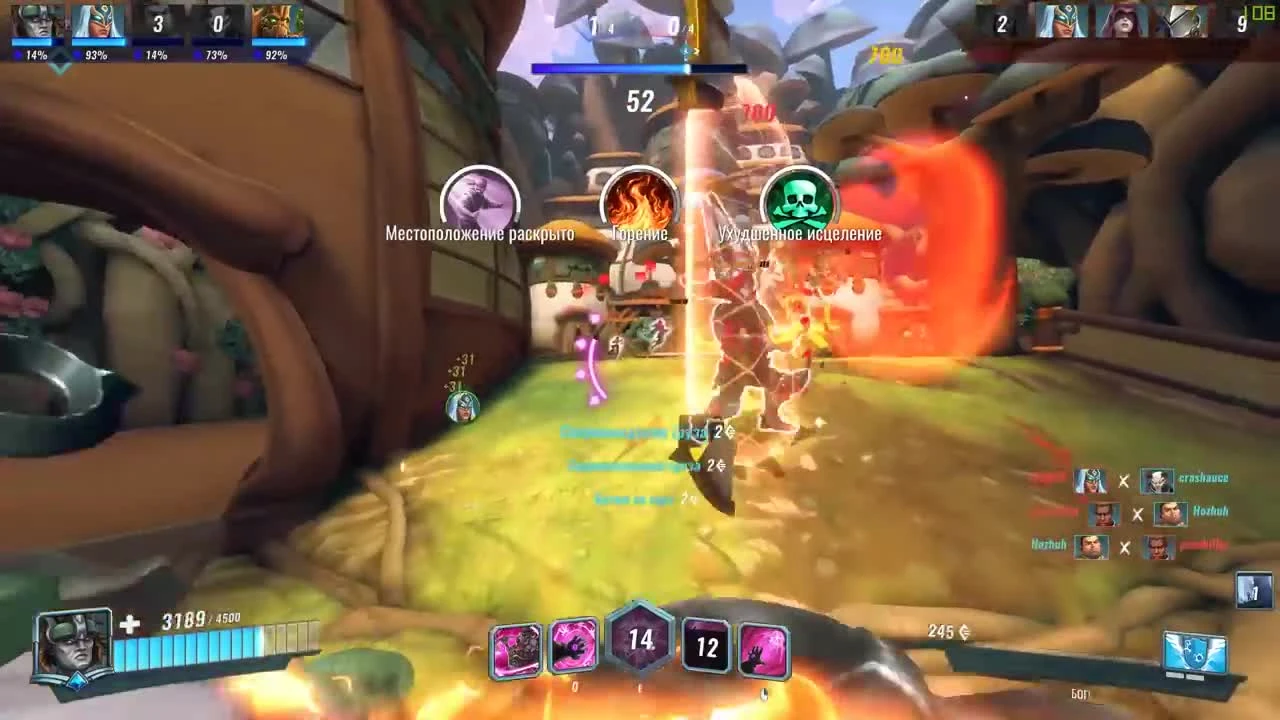The image size is (1280, 720).
Task: Click the teammate portrait showing 93% health
Action: [x=97, y=25]
